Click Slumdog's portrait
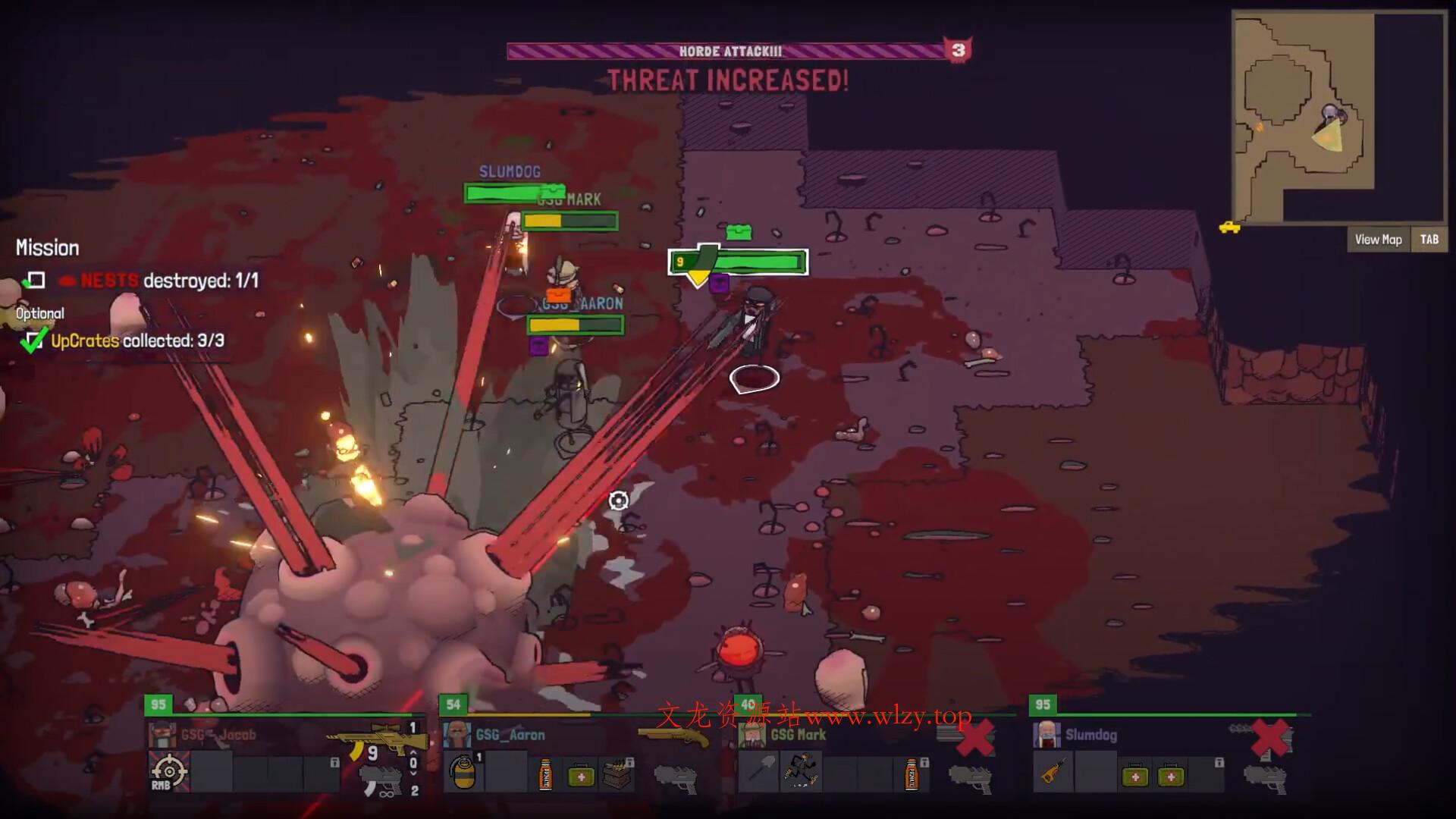This screenshot has height=819, width=1456. 1047,735
